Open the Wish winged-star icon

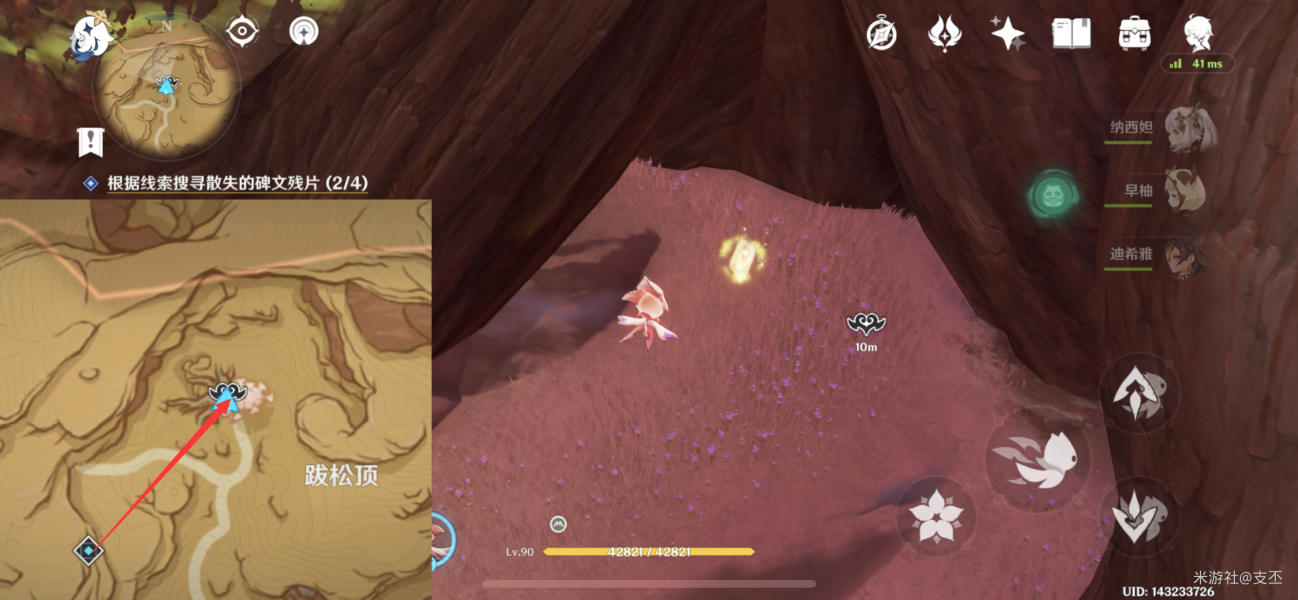pos(944,34)
